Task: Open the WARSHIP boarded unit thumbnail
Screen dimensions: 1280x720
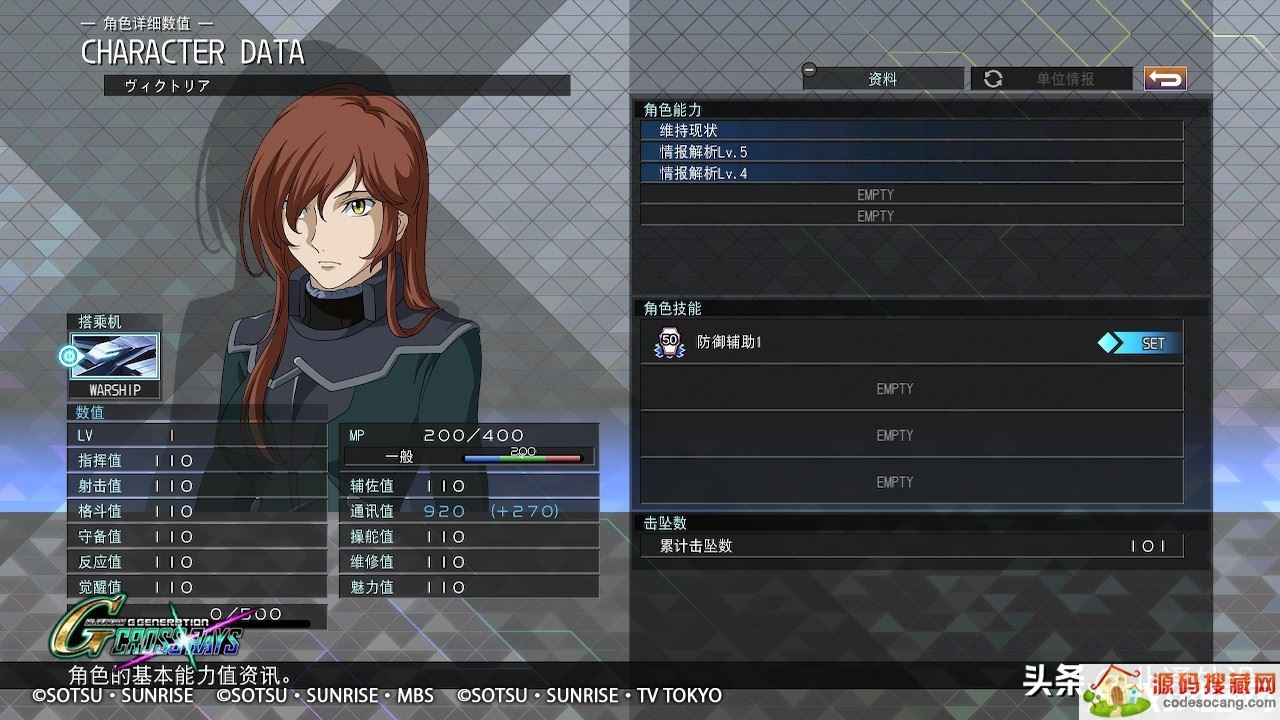Action: [x=114, y=357]
